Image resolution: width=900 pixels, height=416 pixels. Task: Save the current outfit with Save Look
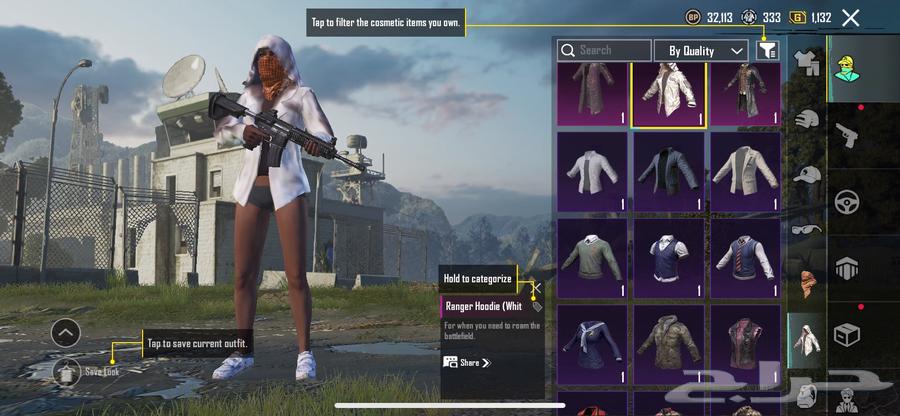click(66, 371)
